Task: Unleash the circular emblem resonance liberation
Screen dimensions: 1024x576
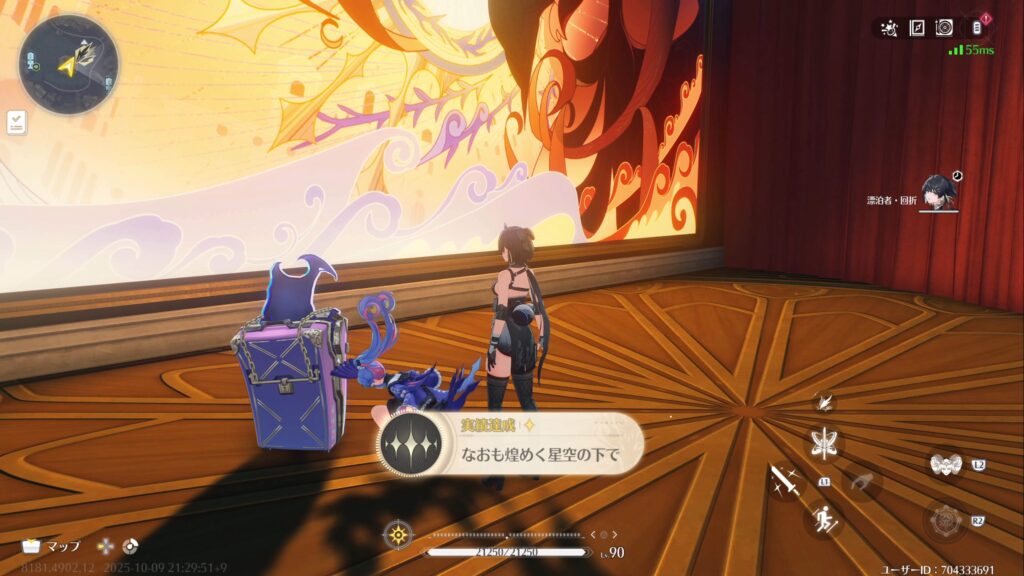Action: [943, 521]
